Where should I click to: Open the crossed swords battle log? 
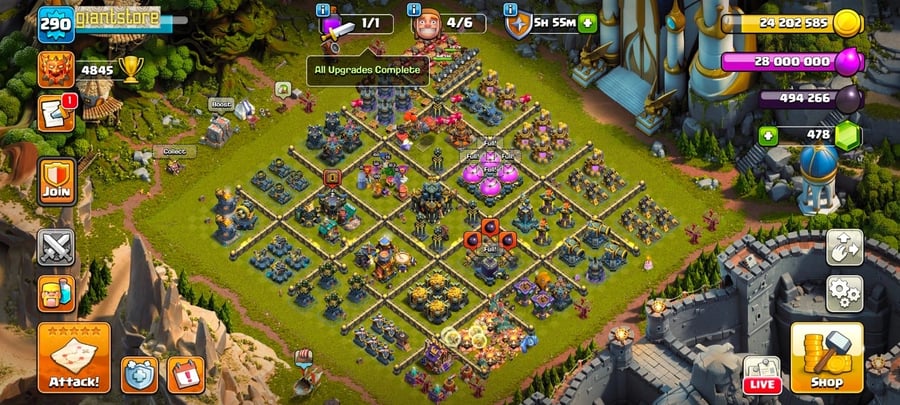tap(57, 247)
